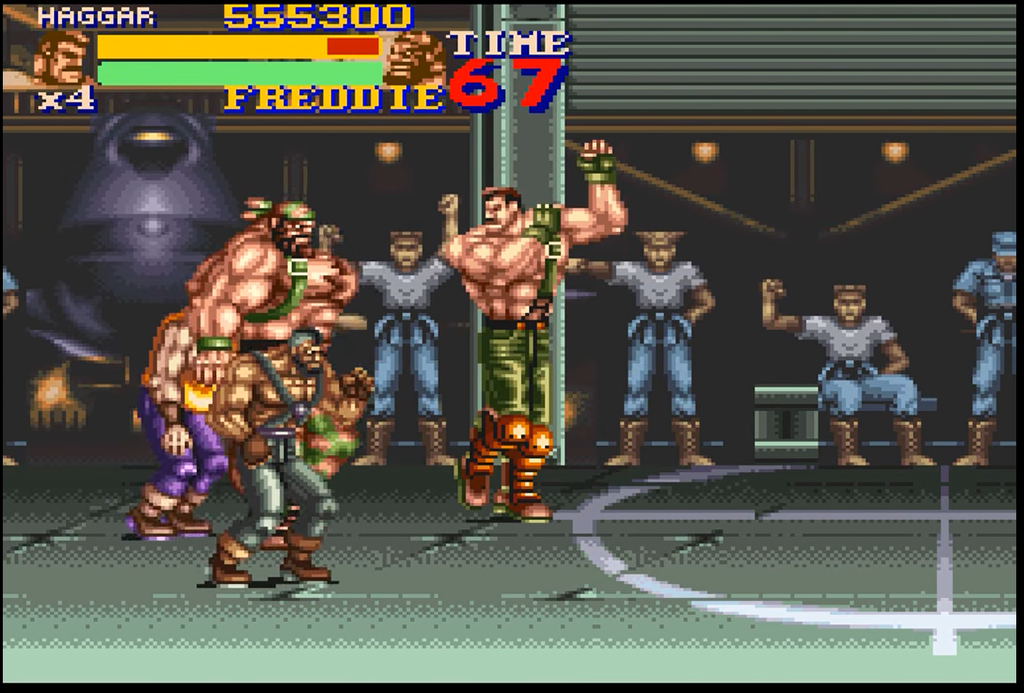Select Freddie's enemy portrait
Viewport: 1024px width, 693px height.
tap(413, 59)
